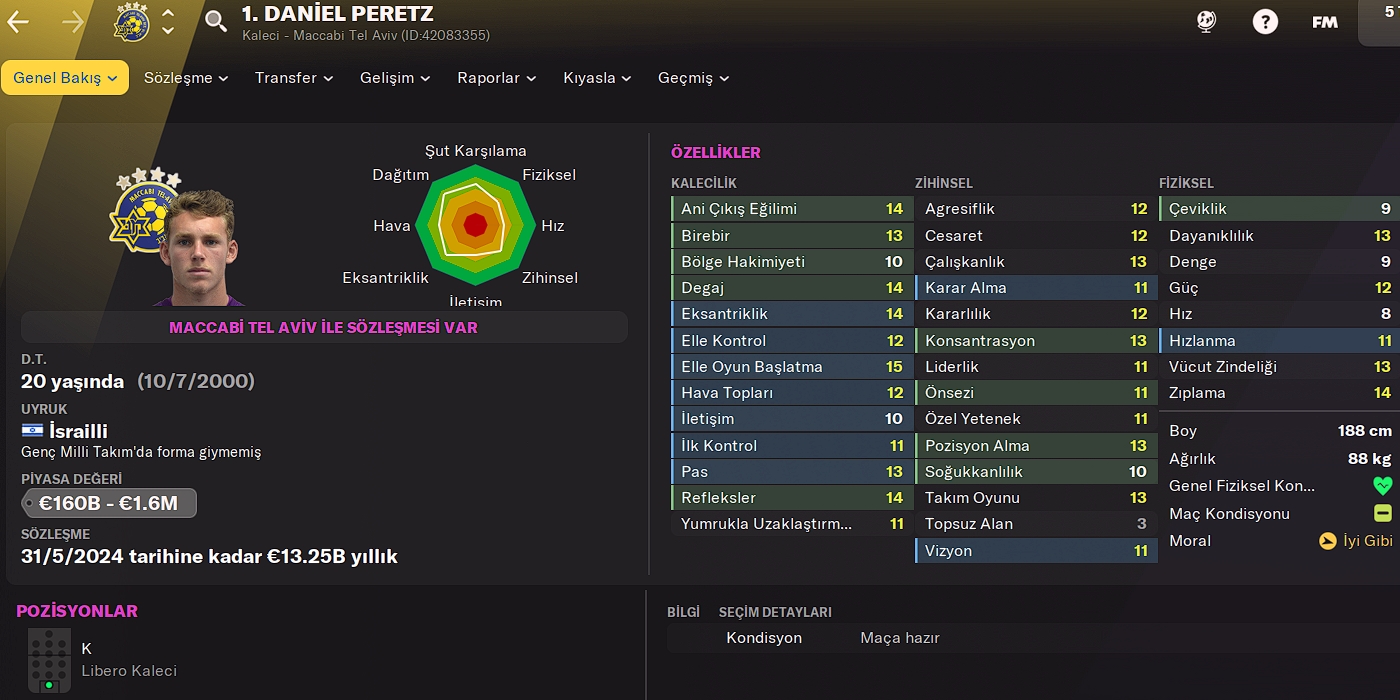Click the market value €160B - €1.6M tag
The width and height of the screenshot is (1400, 700).
pos(109,503)
